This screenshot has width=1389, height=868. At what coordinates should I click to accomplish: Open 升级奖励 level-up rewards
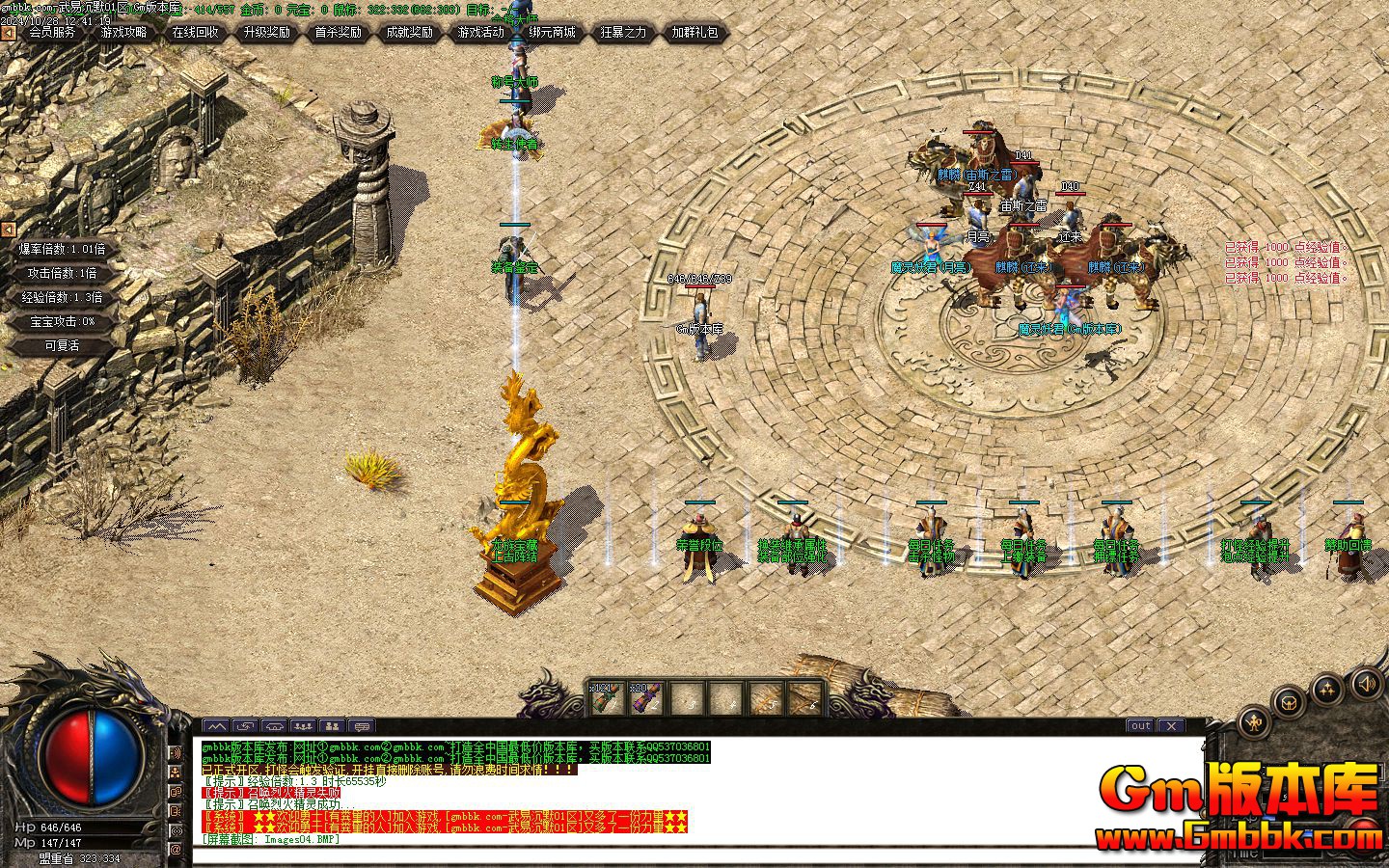pyautogui.click(x=267, y=33)
